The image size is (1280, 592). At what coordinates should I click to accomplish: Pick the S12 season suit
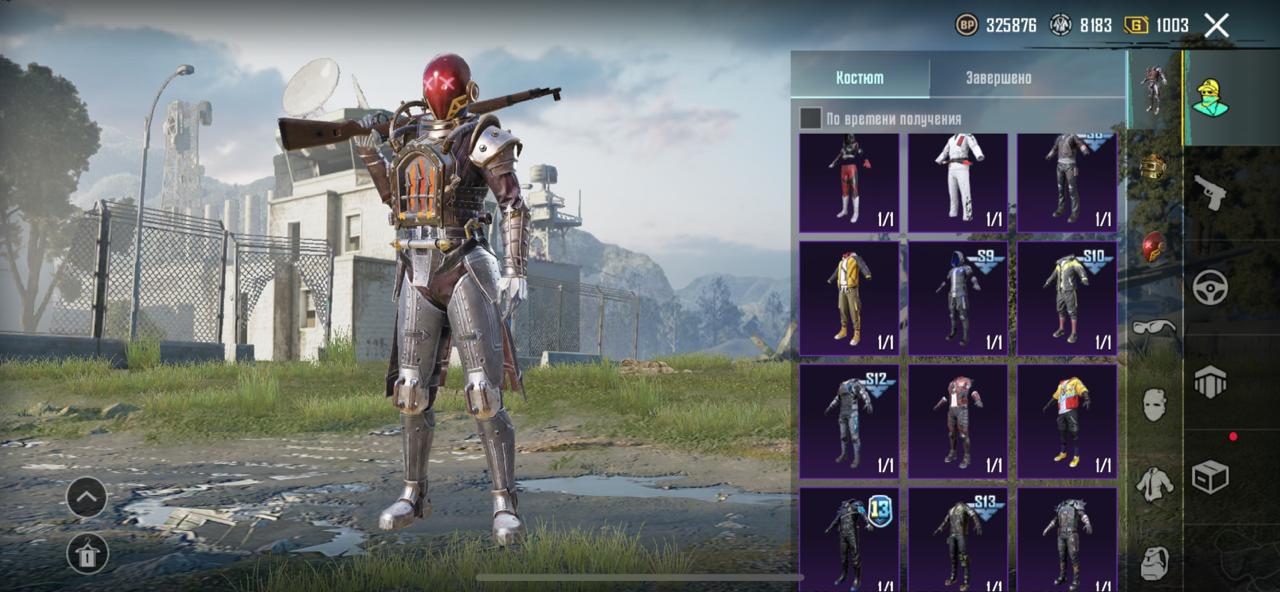tap(848, 421)
